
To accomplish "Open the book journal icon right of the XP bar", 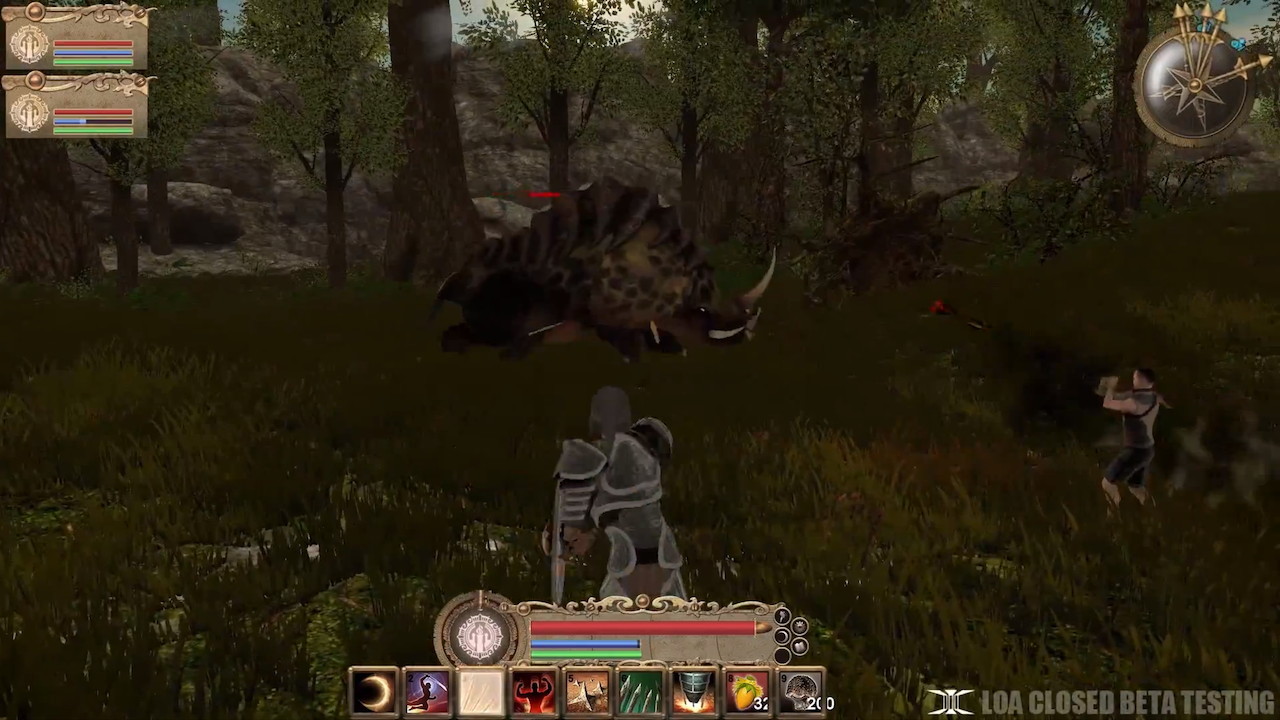I will point(799,646).
